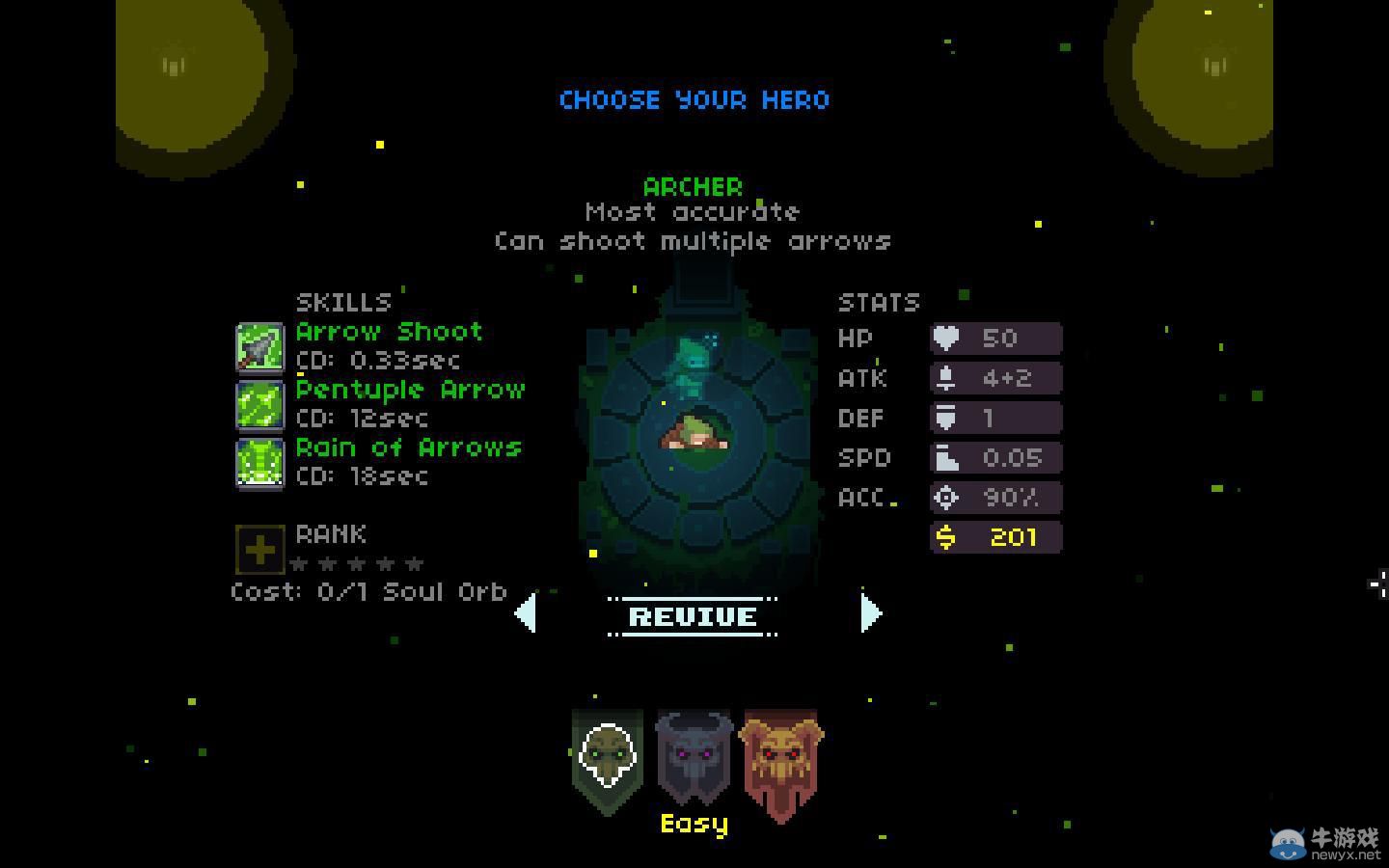This screenshot has height=868, width=1389.
Task: Choose the red demon difficulty banner
Action: click(781, 762)
